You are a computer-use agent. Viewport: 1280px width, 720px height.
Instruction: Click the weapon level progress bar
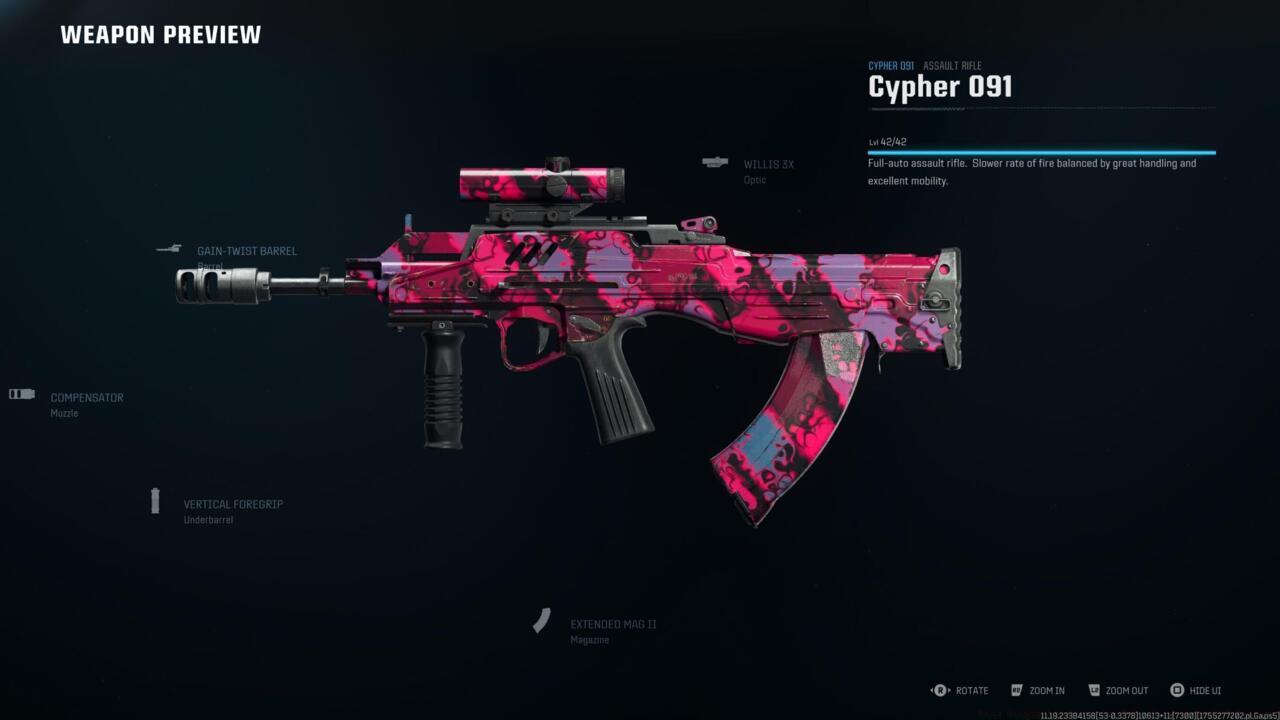(x=1040, y=150)
